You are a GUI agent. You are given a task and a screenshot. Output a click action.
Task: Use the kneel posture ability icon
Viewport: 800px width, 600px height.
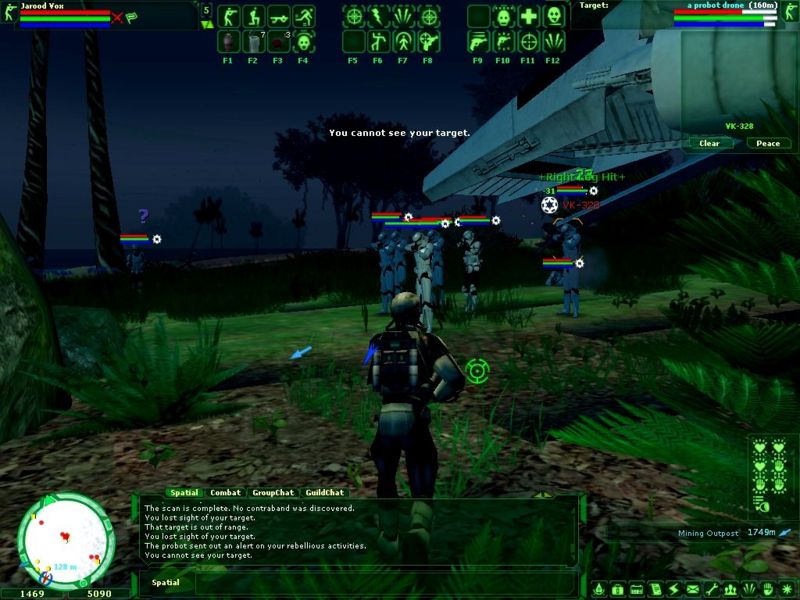click(253, 16)
